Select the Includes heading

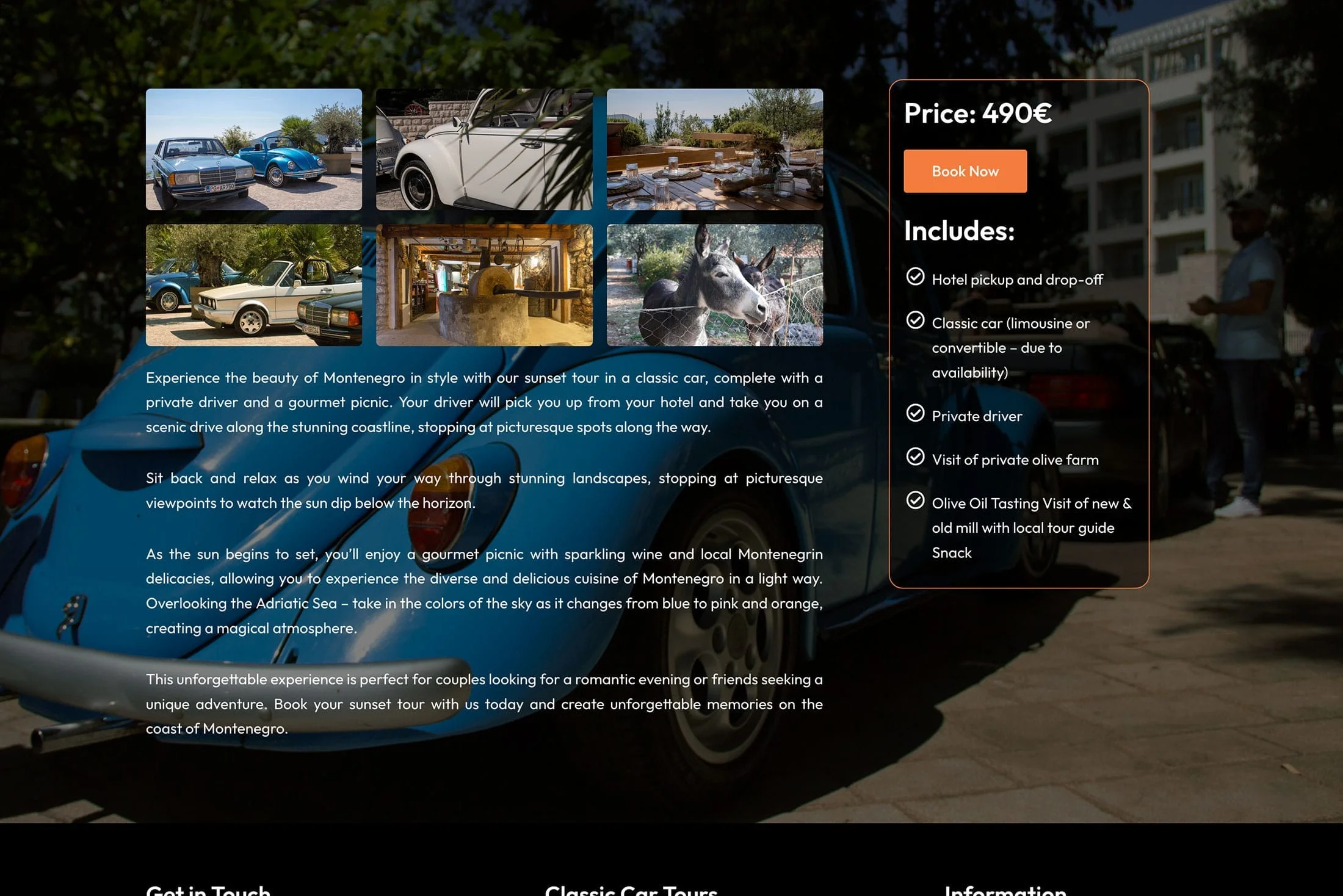coord(958,231)
